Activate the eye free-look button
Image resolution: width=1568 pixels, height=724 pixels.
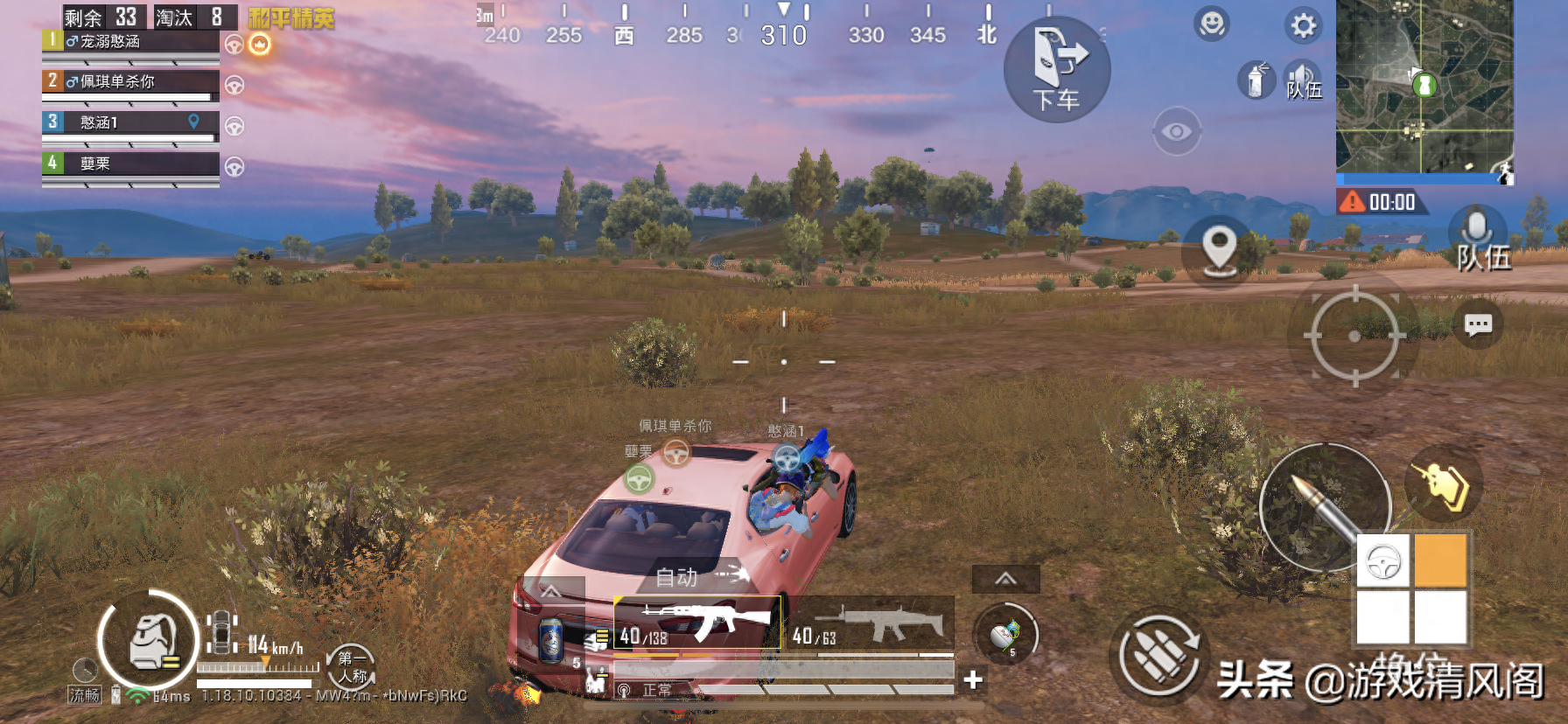1176,132
